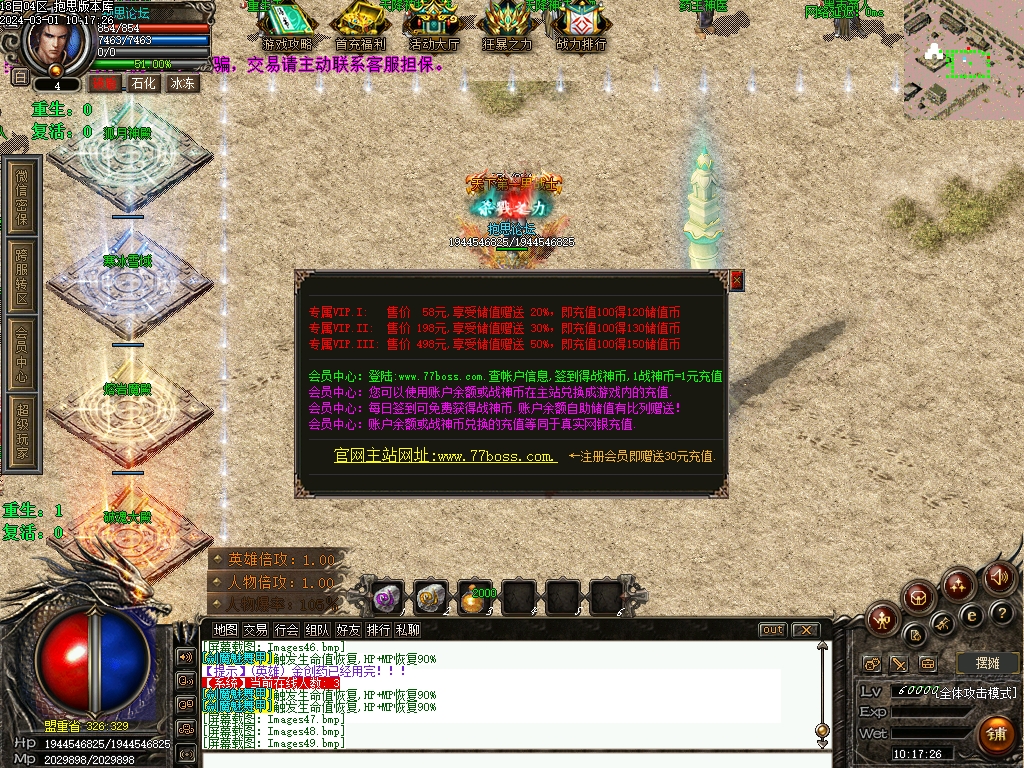The height and width of the screenshot is (768, 1024).
Task: Open the 首充福利 first-recharge bonus chest
Action: 362,24
